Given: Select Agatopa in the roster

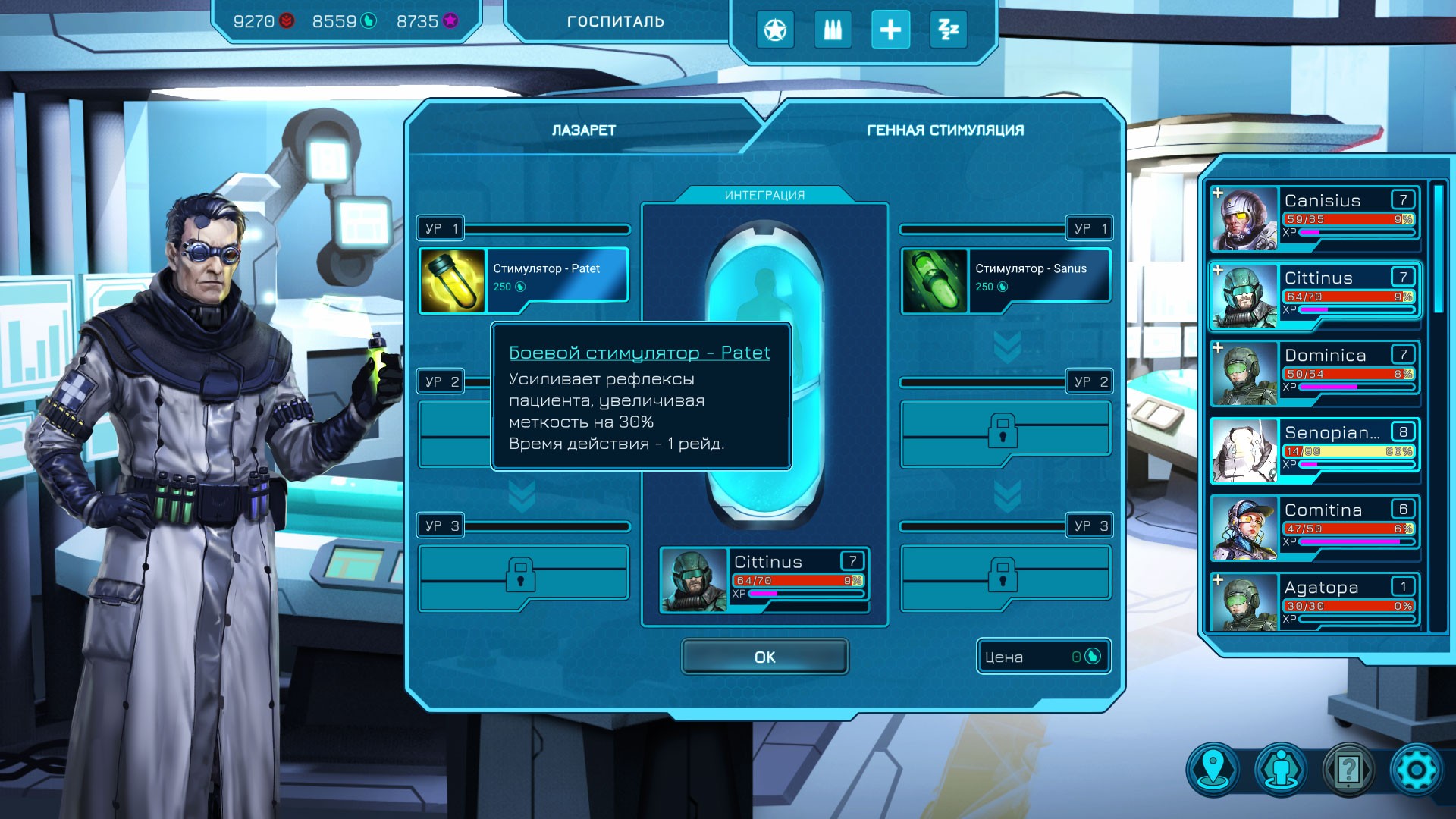Looking at the screenshot, I should pyautogui.click(x=1315, y=604).
